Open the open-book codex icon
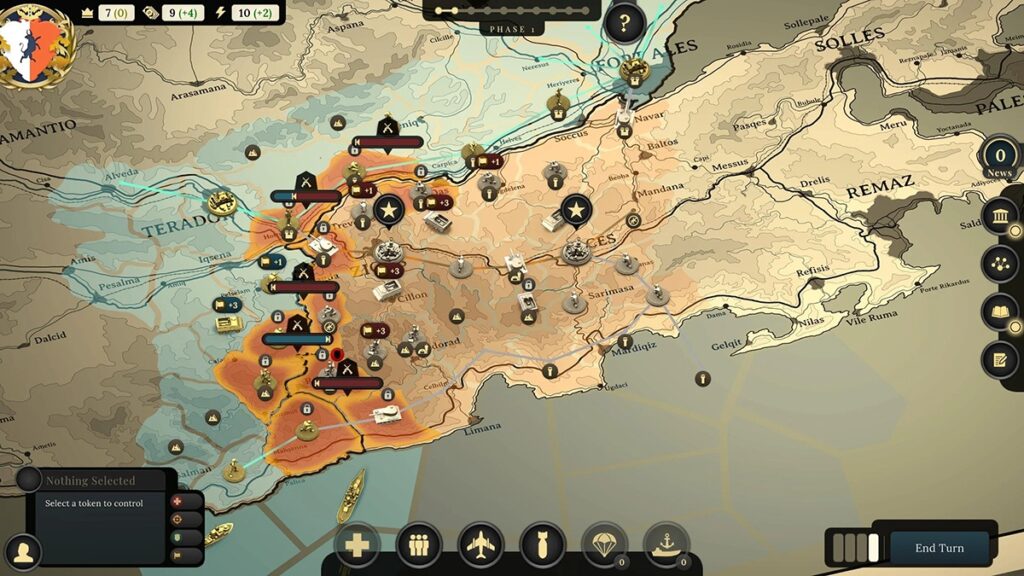Viewport: 1024px width, 576px height. point(999,312)
